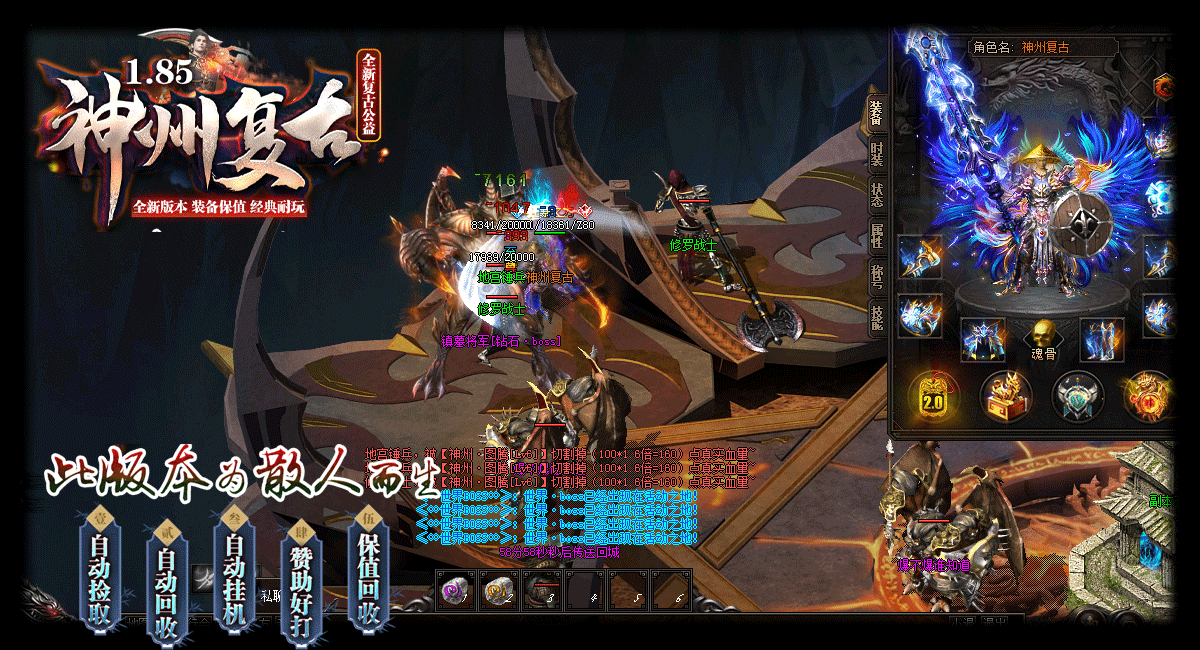Open the golden treasure chest icon
Viewport: 1200px width, 650px height.
(x=1005, y=396)
